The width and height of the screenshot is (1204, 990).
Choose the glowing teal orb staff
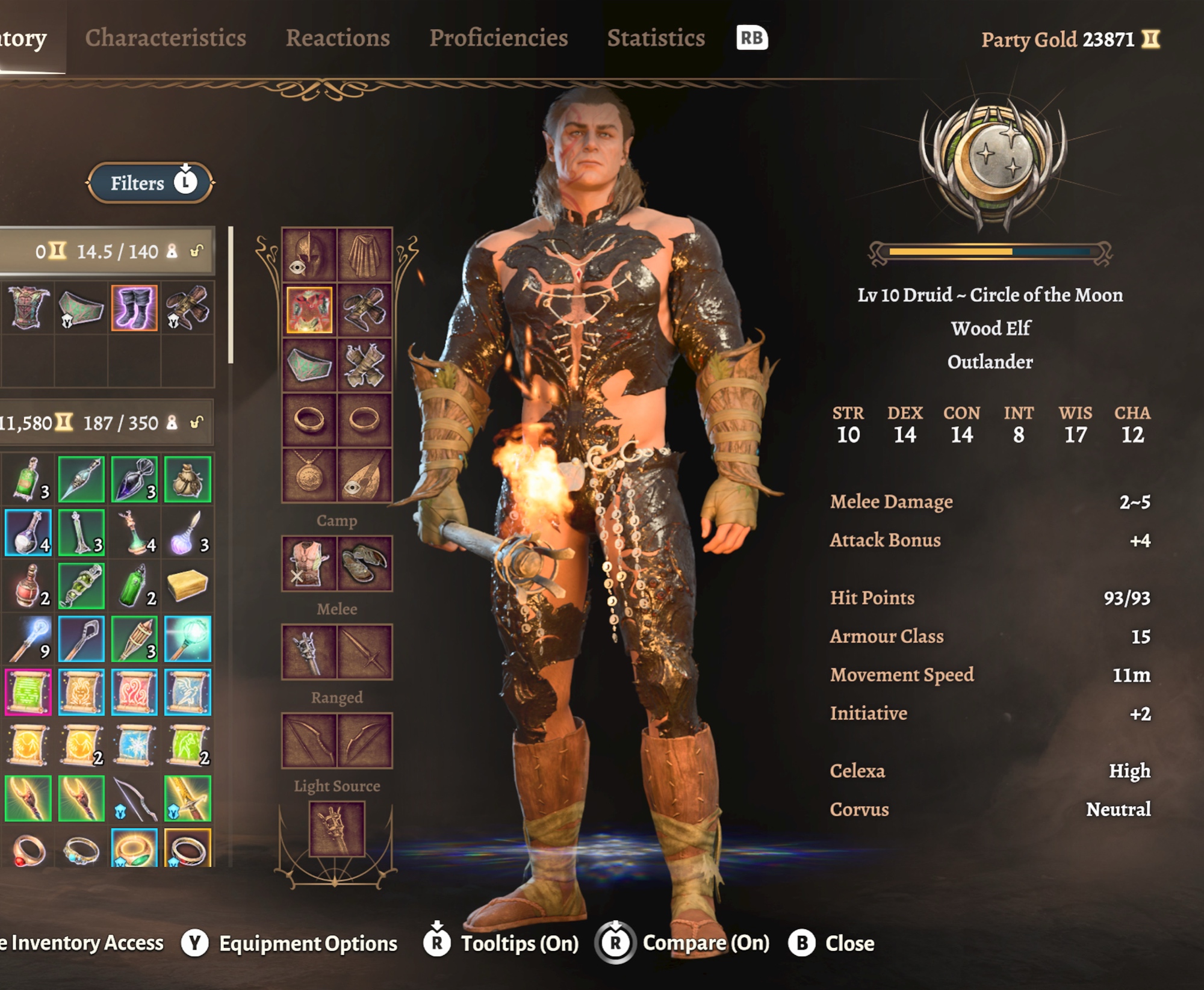coord(187,639)
